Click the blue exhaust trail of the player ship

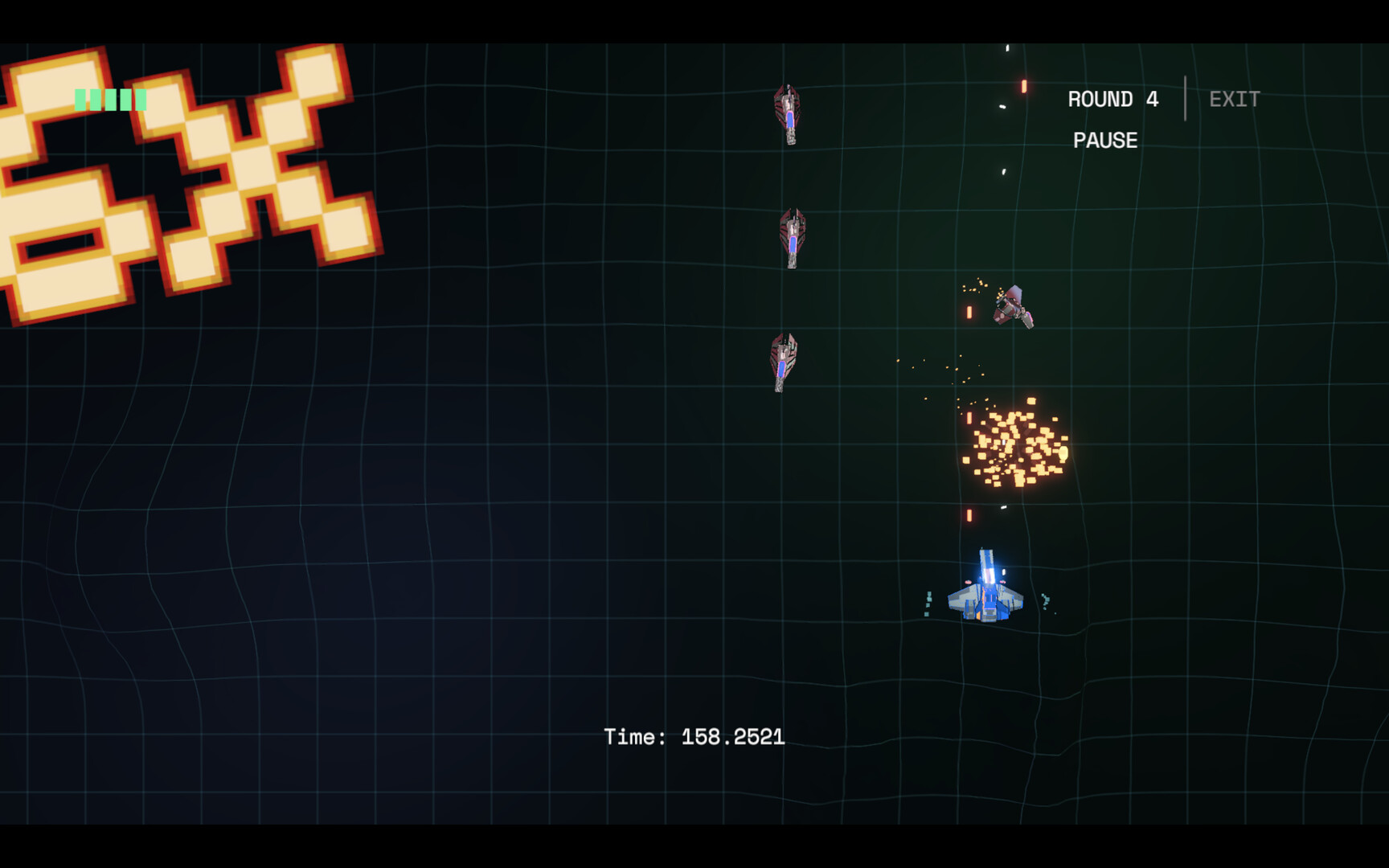[x=988, y=567]
